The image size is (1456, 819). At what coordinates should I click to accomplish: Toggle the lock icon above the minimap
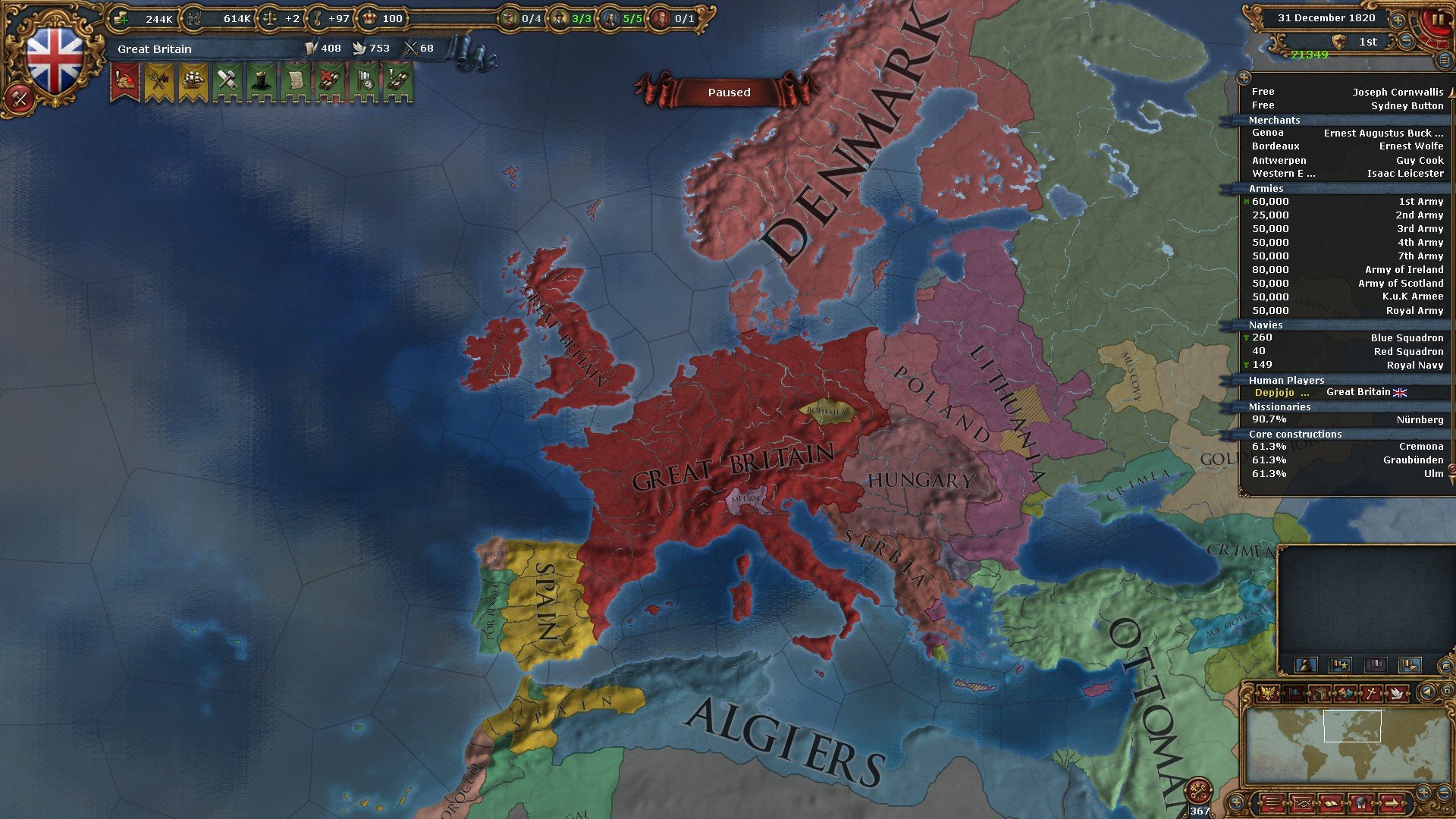point(1447,689)
